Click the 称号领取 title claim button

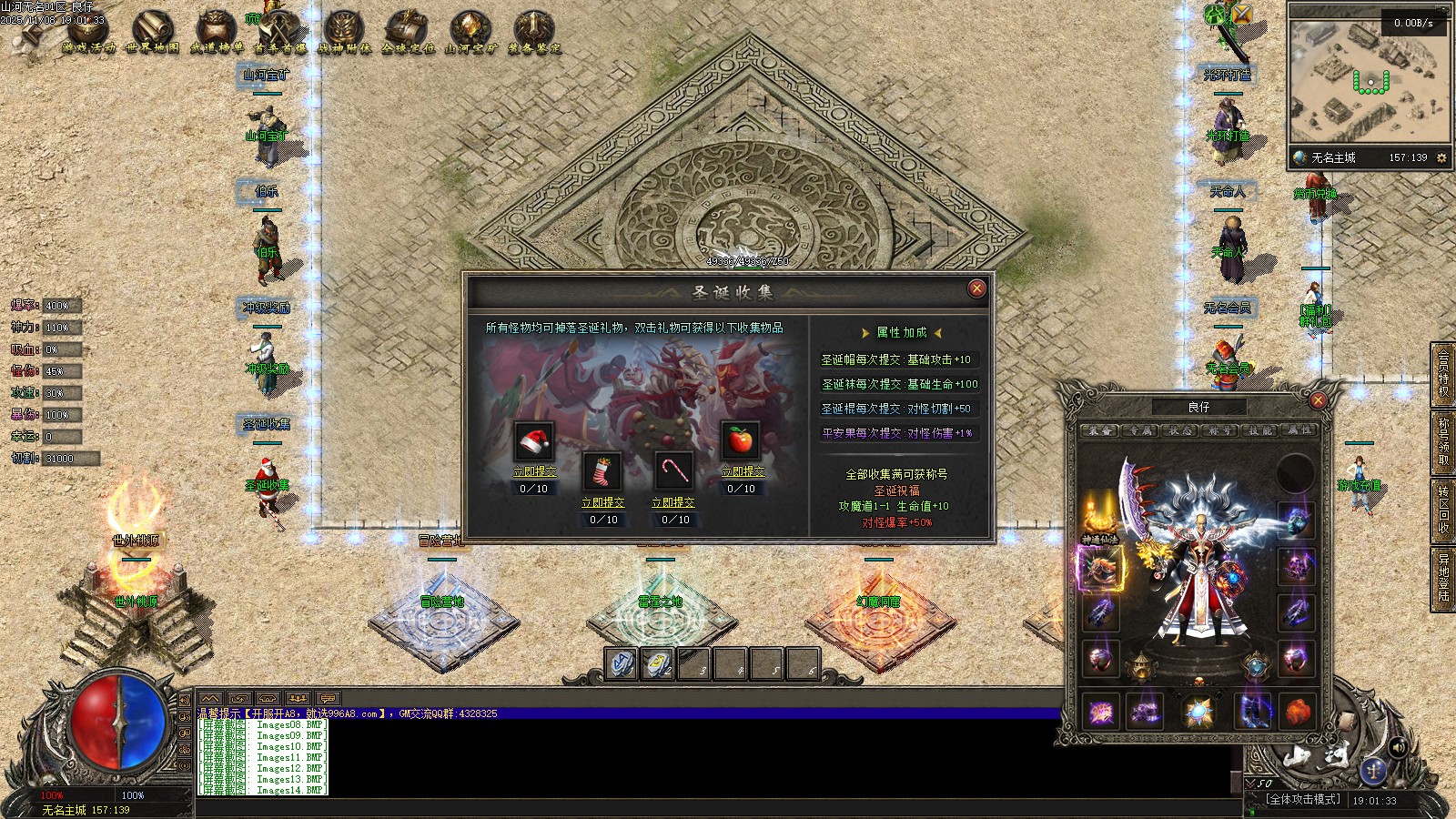click(x=1443, y=440)
